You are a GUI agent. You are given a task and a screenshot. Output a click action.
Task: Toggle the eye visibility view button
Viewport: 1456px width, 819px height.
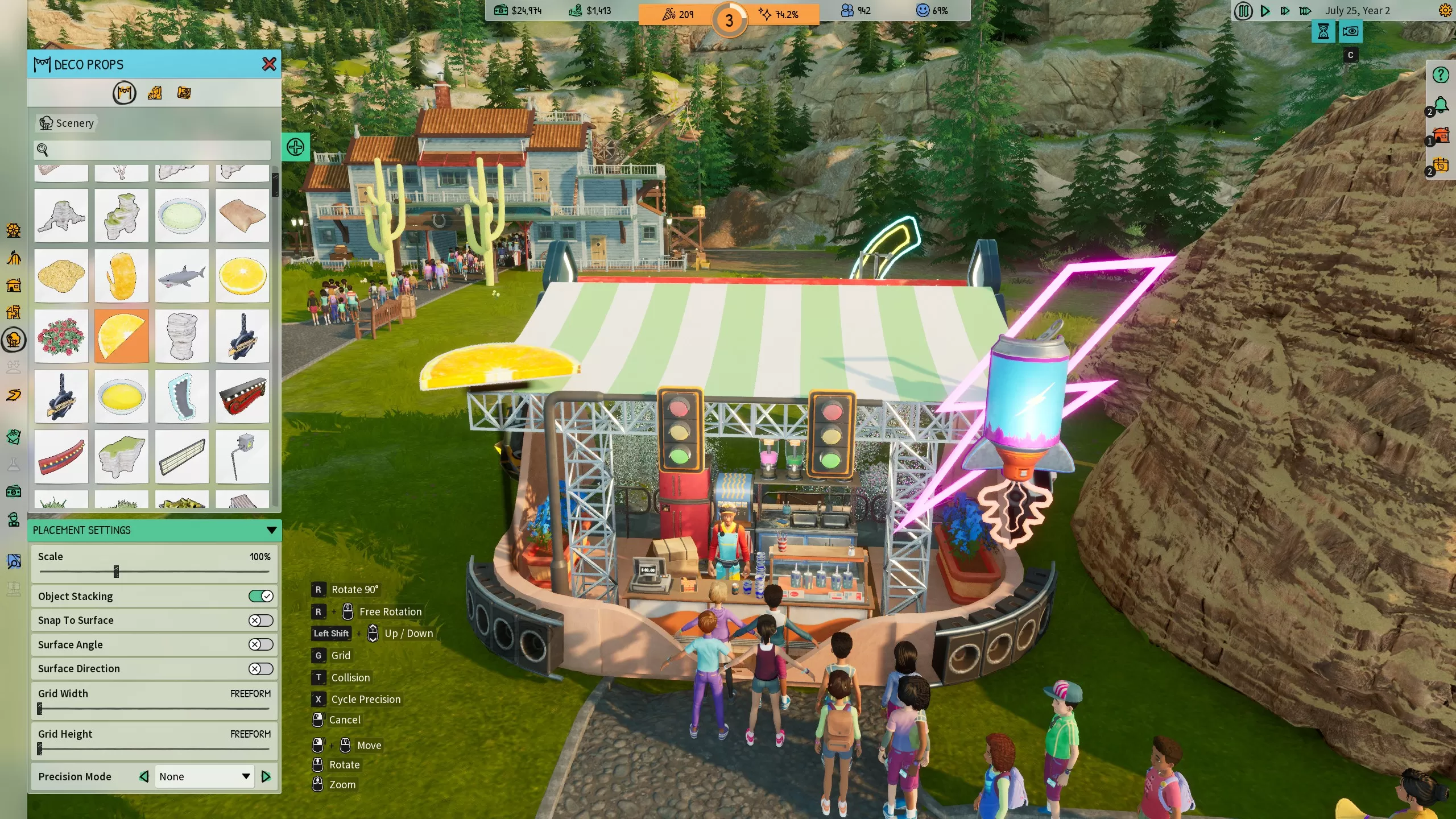1350,32
